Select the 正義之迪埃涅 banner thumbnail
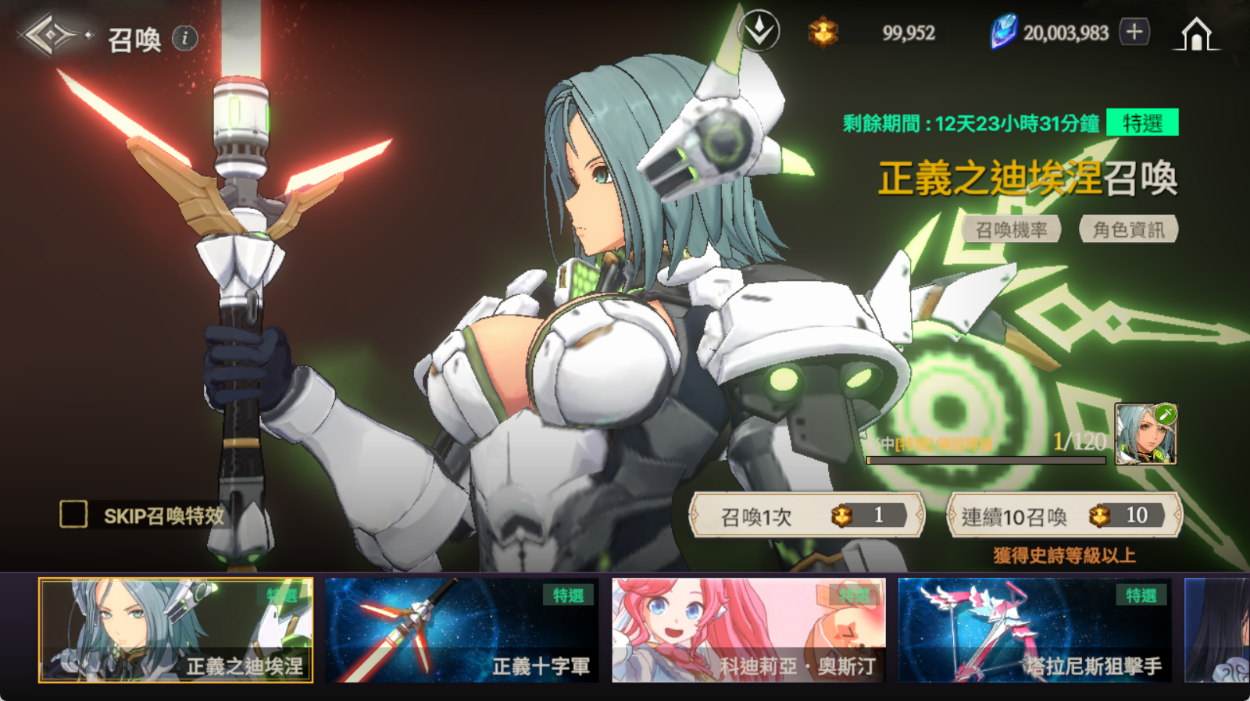 (176, 630)
